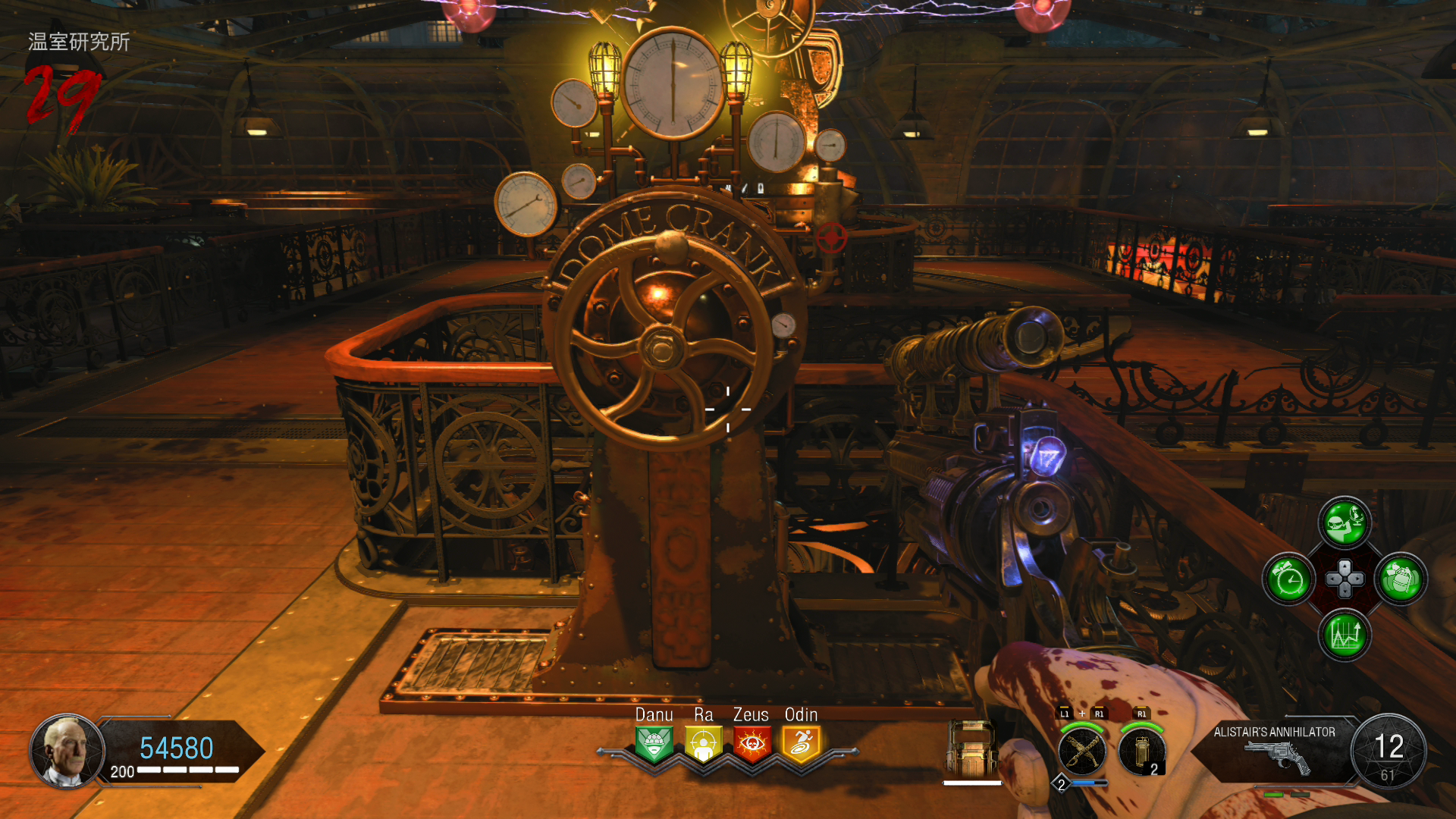Activate the crossed swords special weapon
Screen dimensions: 1456x819
[x=1082, y=751]
